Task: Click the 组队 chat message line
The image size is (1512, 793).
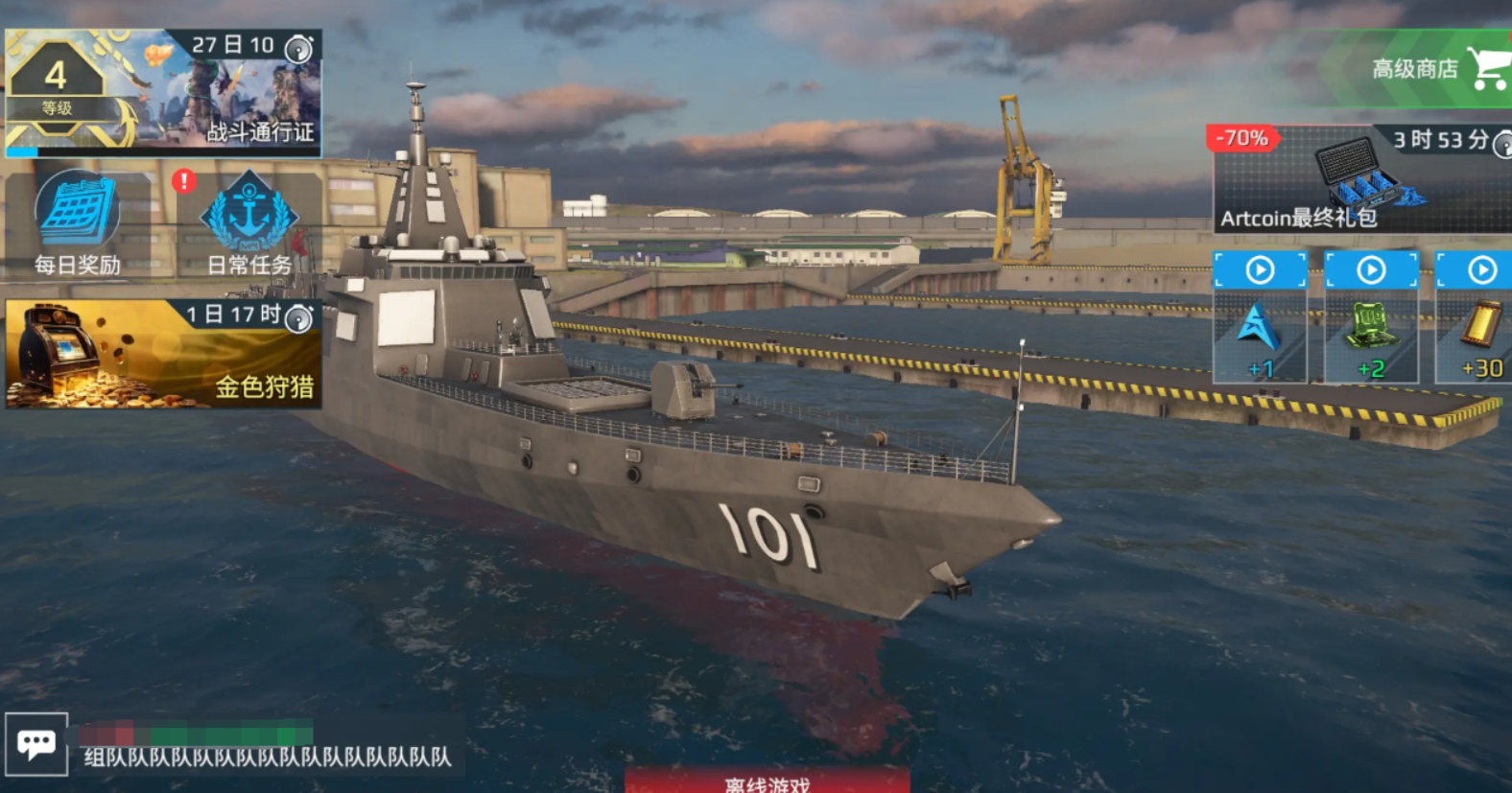Action: (267, 757)
